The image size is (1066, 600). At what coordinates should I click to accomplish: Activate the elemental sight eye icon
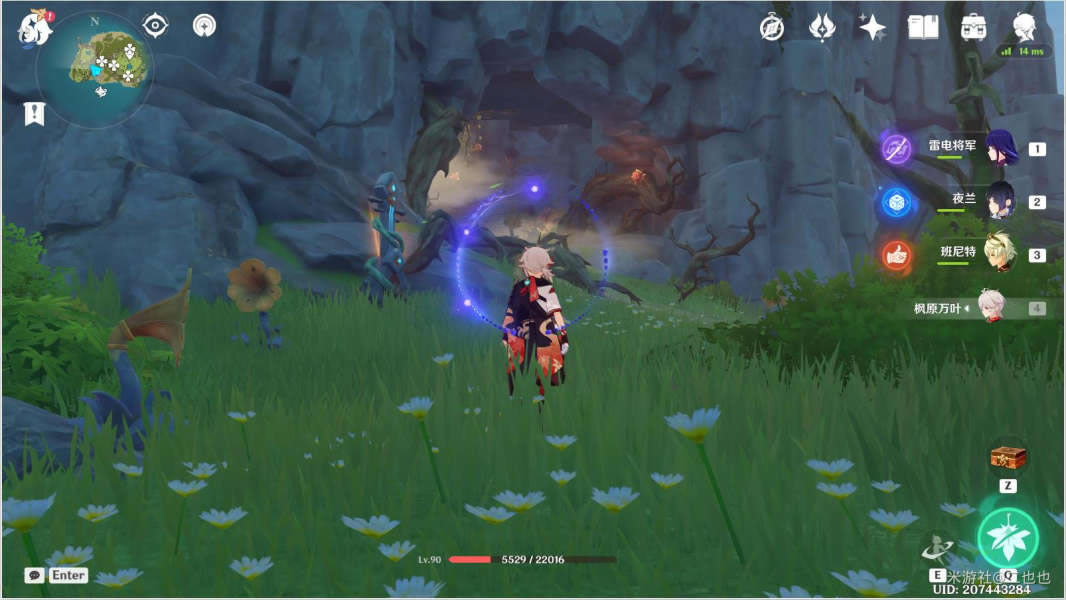pos(155,25)
